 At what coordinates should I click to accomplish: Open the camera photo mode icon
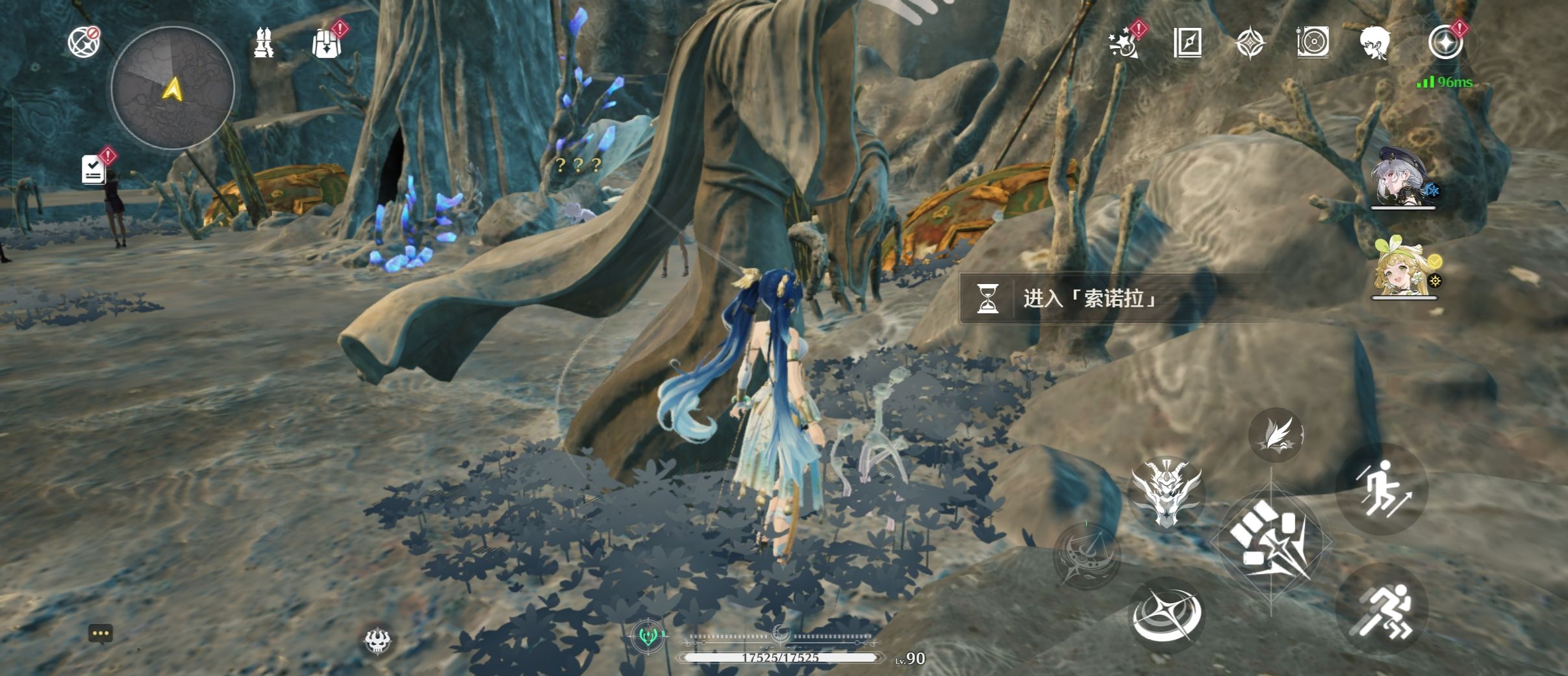1313,43
